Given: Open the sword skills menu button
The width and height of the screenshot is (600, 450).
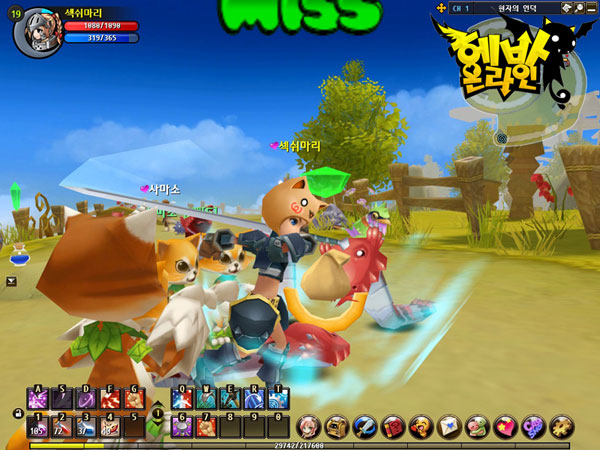Looking at the screenshot, I should (x=361, y=425).
